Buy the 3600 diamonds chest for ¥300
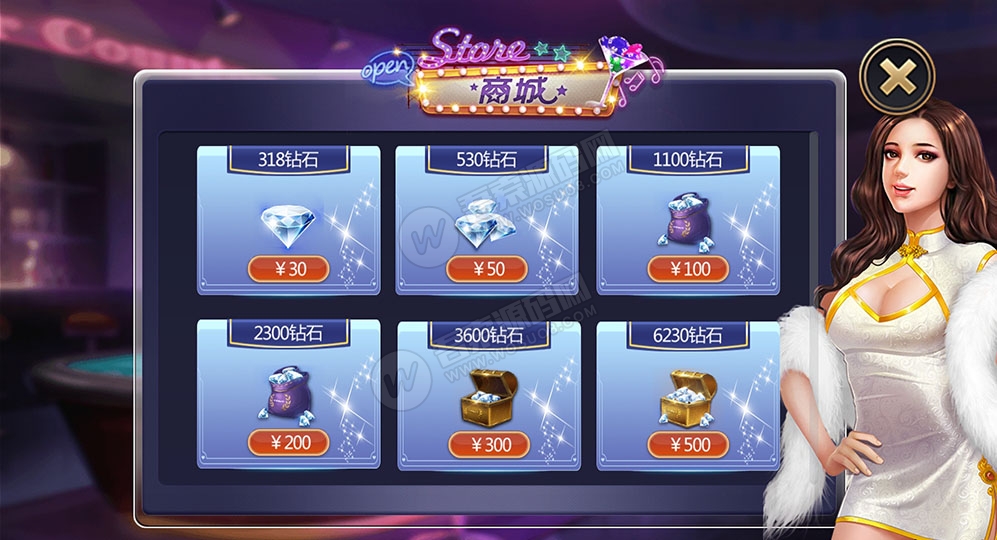Viewport: 997px width, 540px height. [486, 444]
